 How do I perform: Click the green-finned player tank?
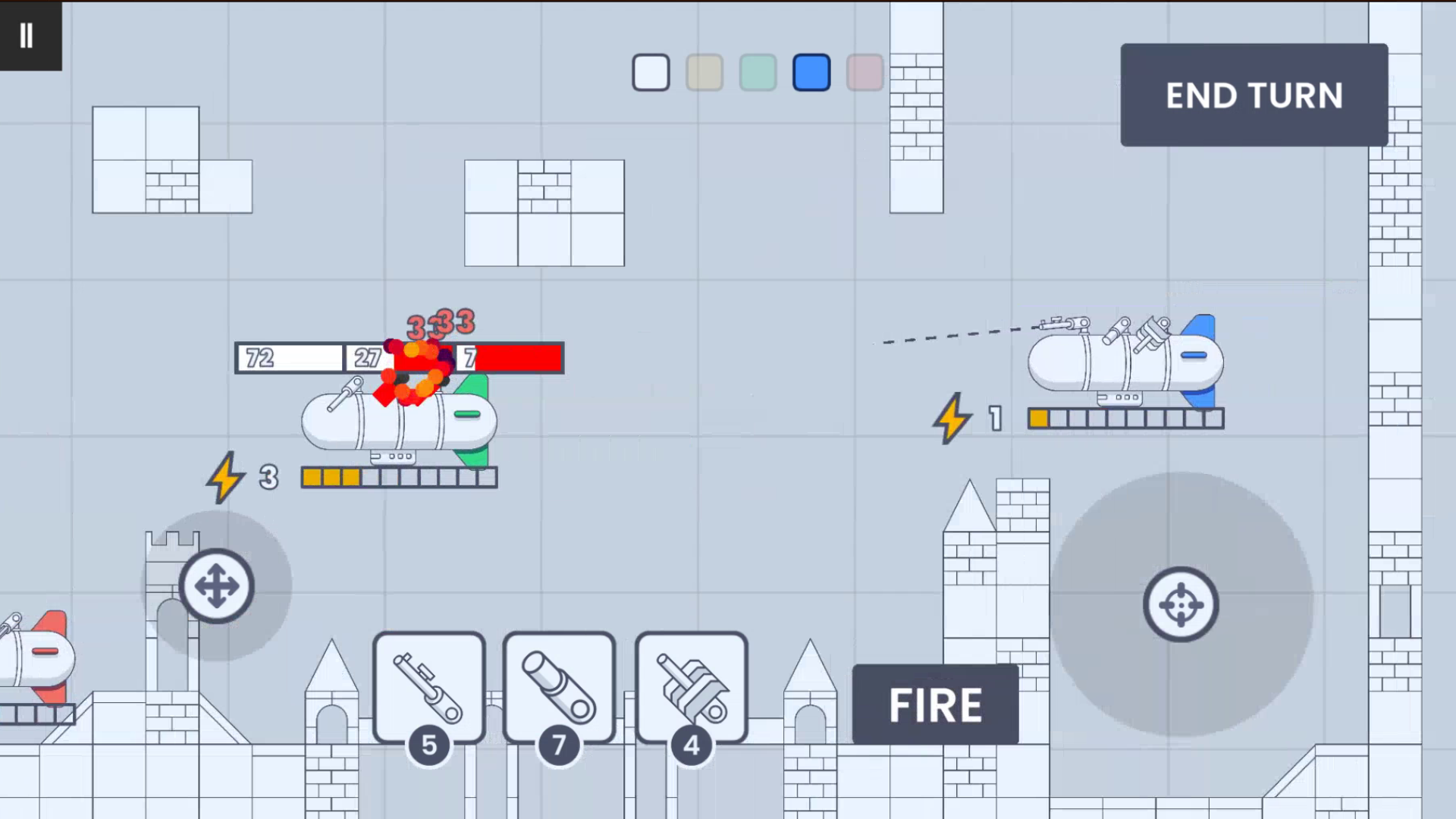pos(398,421)
